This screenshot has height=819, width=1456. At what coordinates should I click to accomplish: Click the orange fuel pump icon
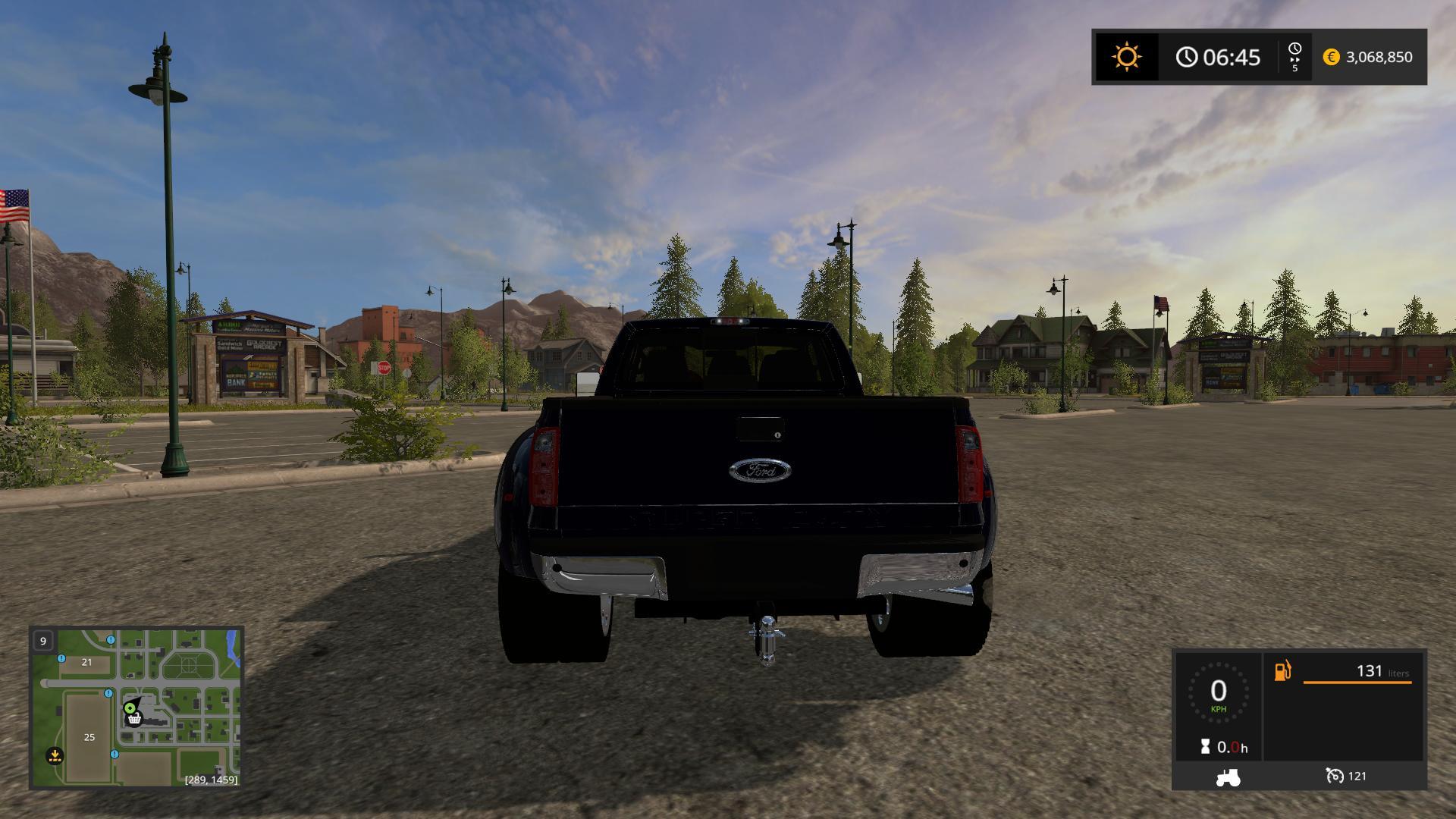1282,671
